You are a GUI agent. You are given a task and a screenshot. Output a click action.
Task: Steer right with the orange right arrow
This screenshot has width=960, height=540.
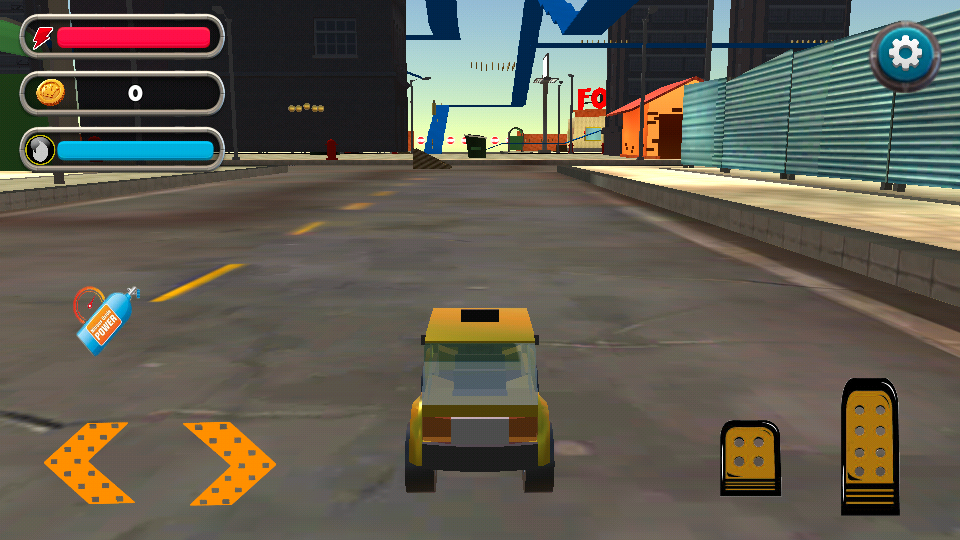pos(230,463)
